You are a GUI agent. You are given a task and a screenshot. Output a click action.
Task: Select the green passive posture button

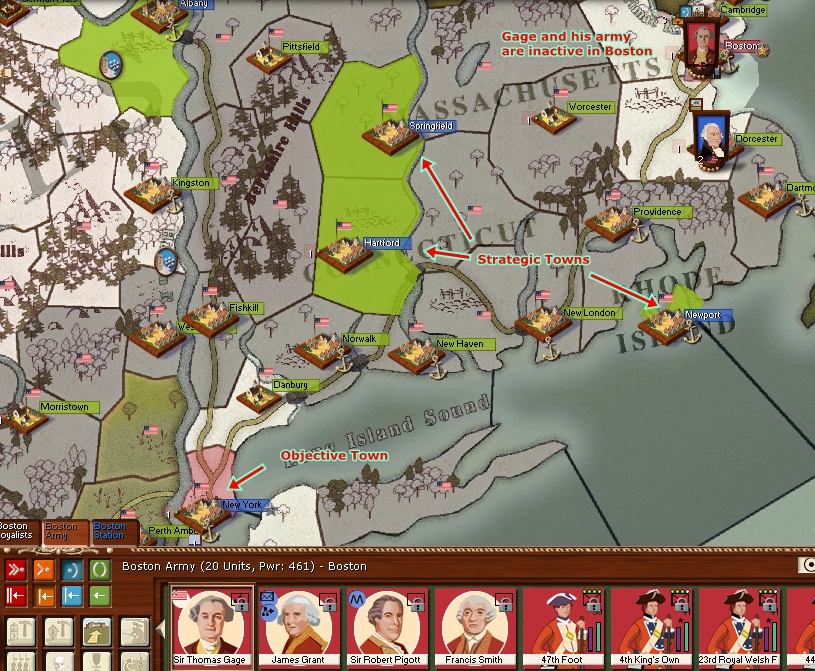click(101, 570)
